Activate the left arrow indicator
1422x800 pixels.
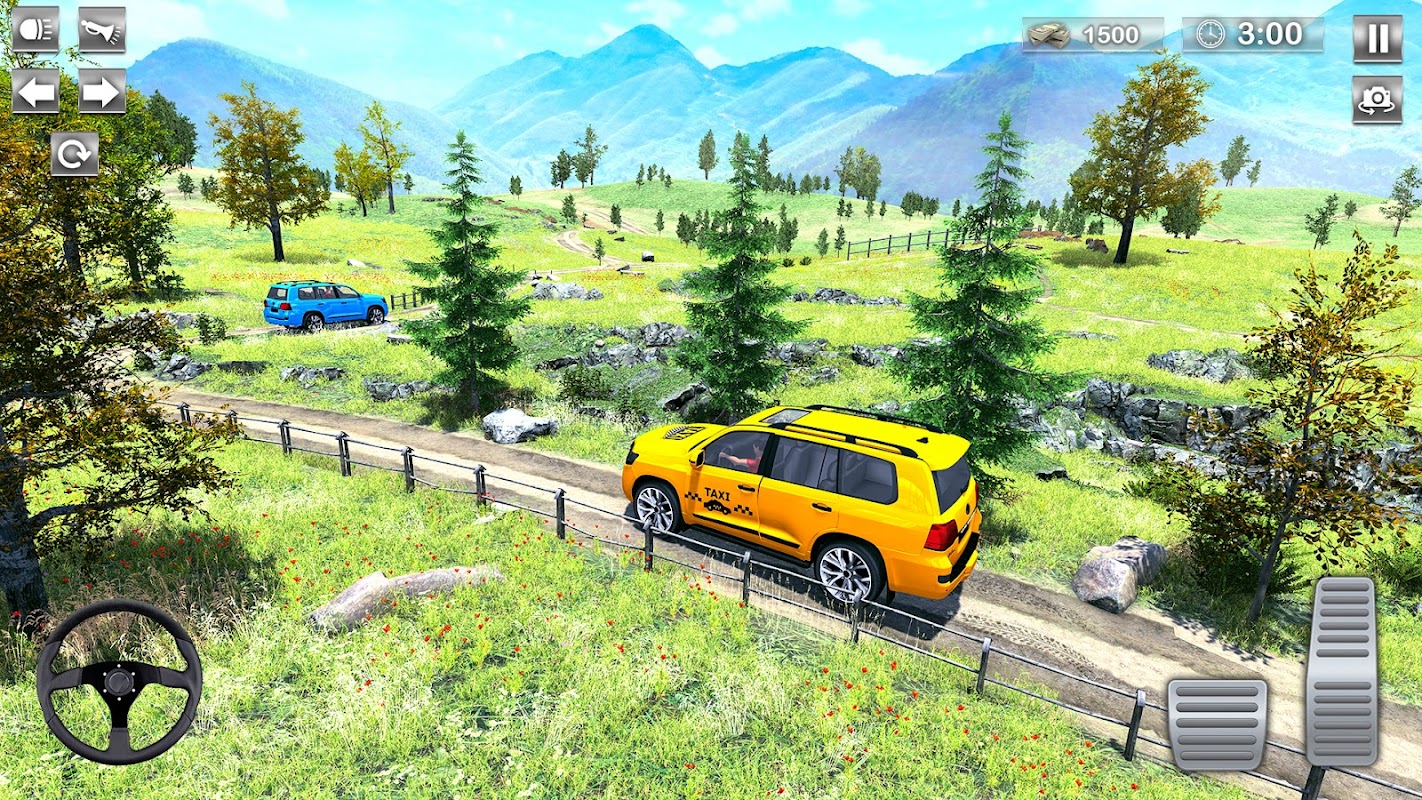(35, 91)
